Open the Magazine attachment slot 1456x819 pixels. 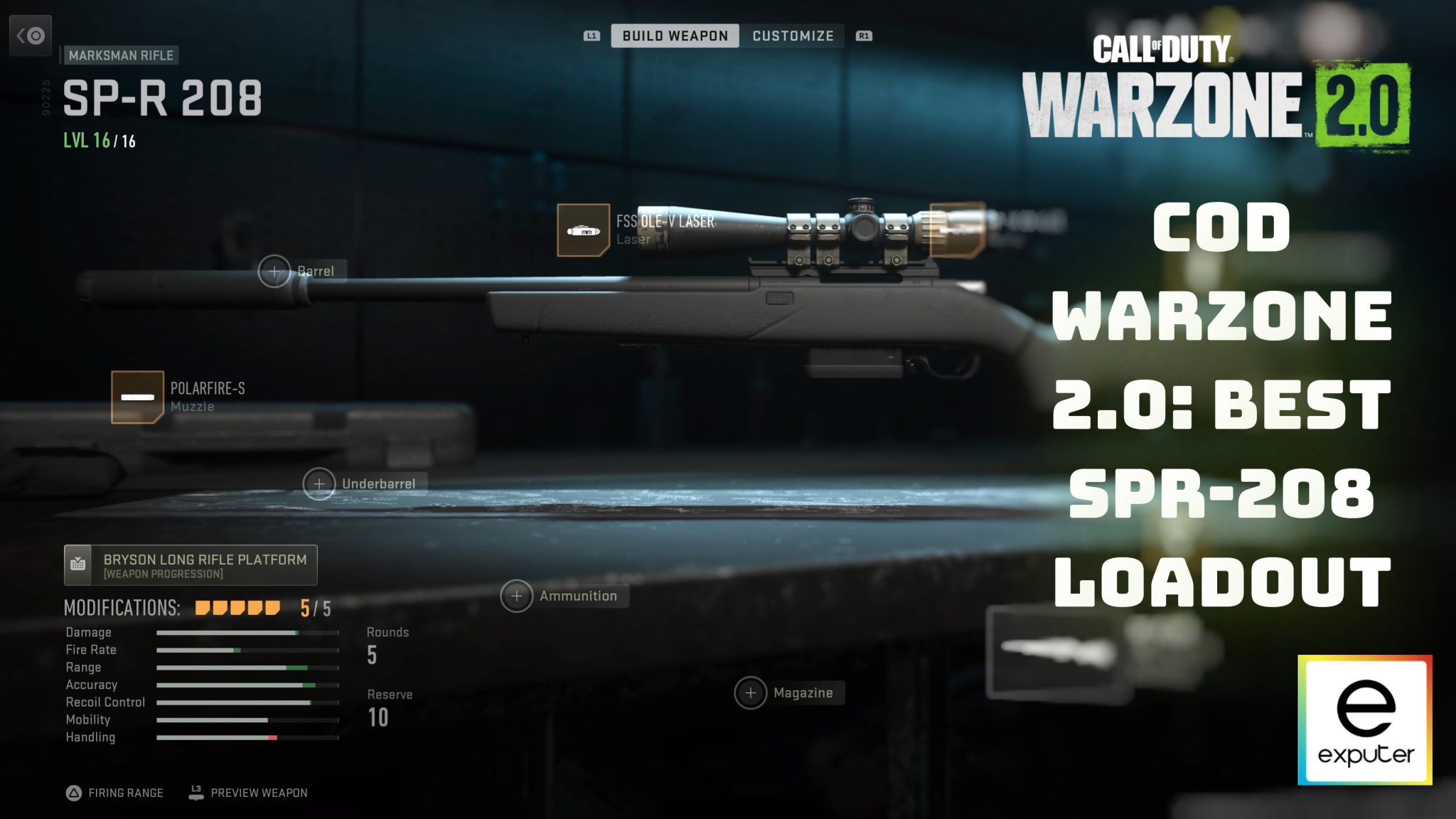pos(750,692)
